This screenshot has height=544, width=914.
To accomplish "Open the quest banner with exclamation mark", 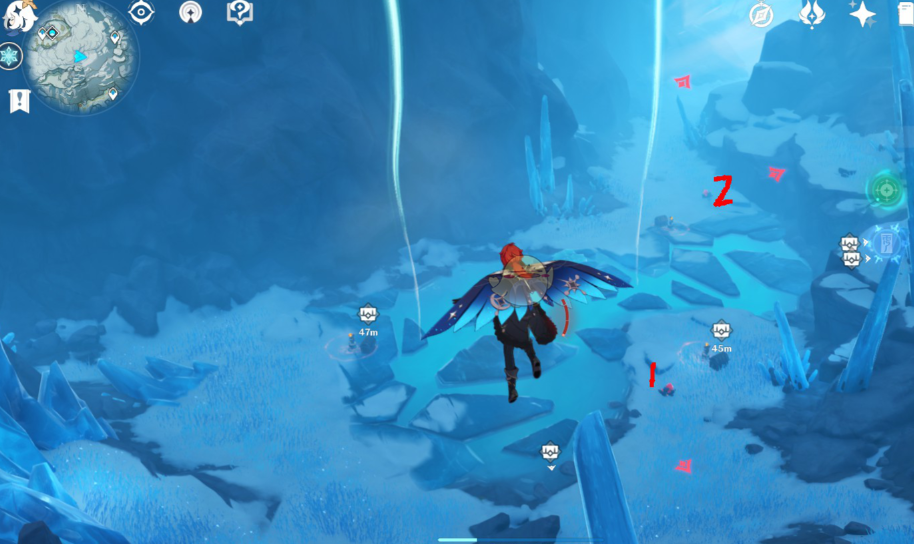I will point(19,100).
